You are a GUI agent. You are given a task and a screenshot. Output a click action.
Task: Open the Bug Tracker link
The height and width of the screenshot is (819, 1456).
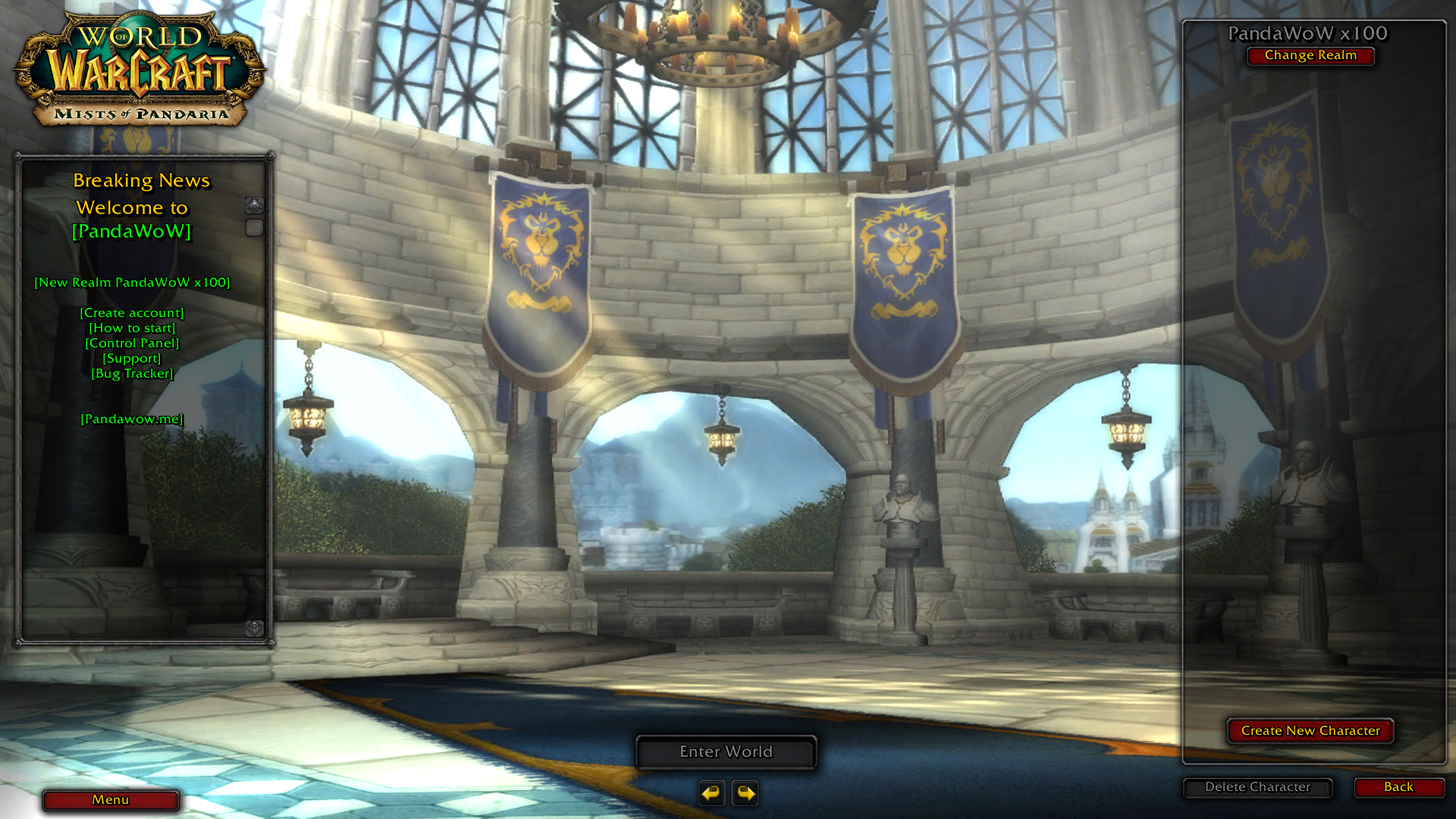[x=132, y=373]
